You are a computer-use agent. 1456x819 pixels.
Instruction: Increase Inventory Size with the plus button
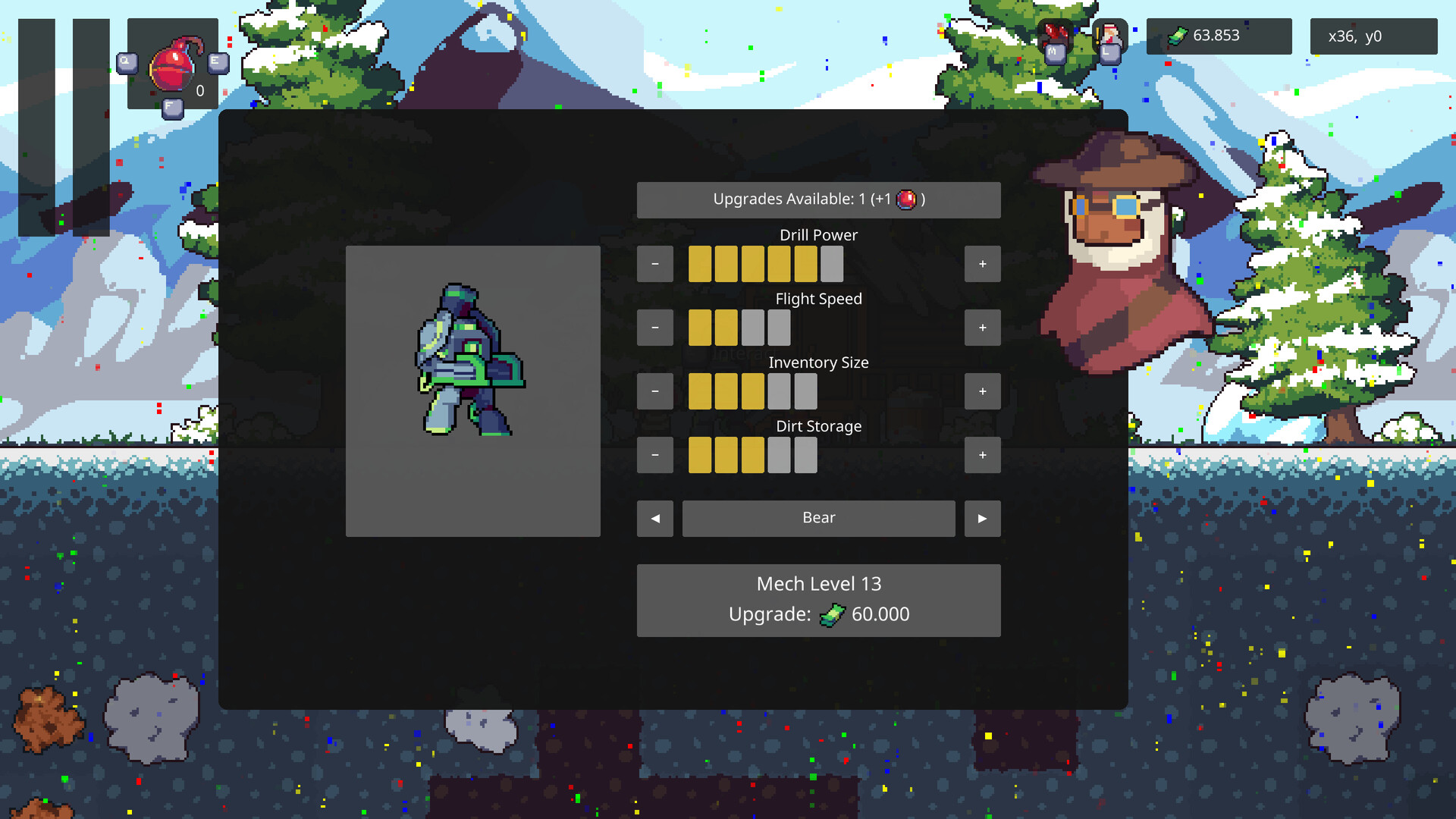click(982, 391)
